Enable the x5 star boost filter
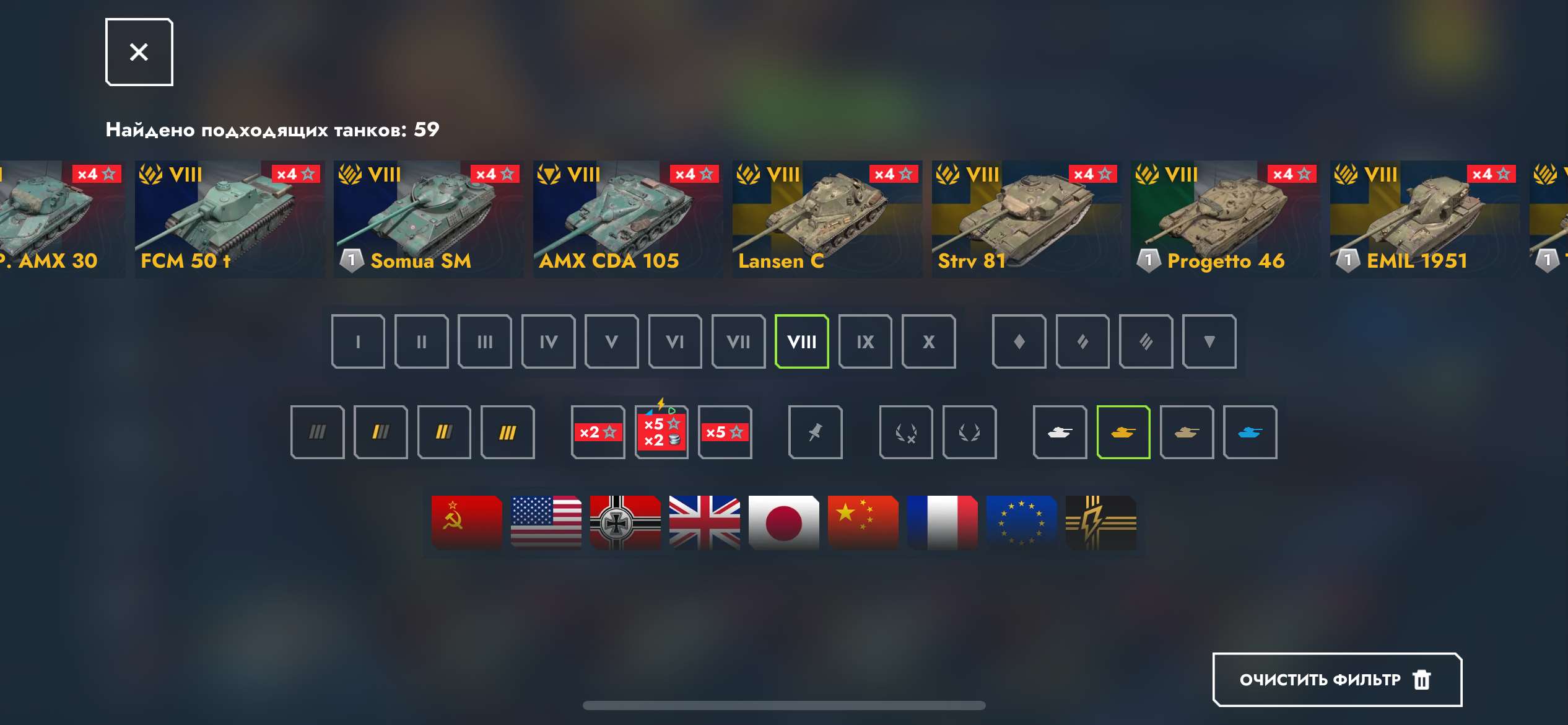 pyautogui.click(x=725, y=432)
